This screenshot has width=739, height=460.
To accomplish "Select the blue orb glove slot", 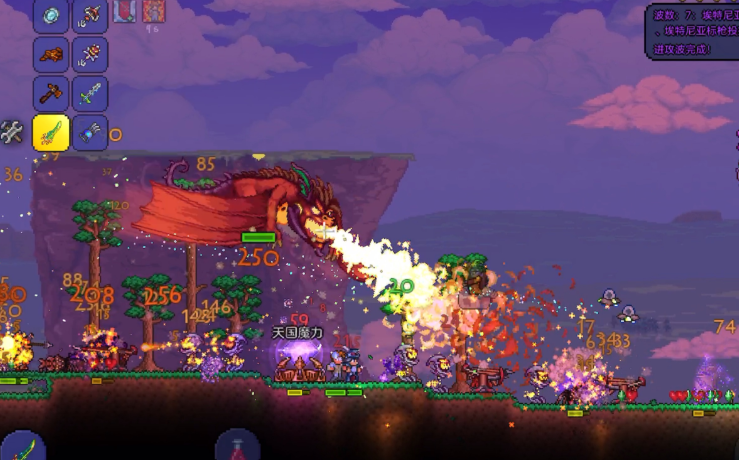I will (90, 133).
